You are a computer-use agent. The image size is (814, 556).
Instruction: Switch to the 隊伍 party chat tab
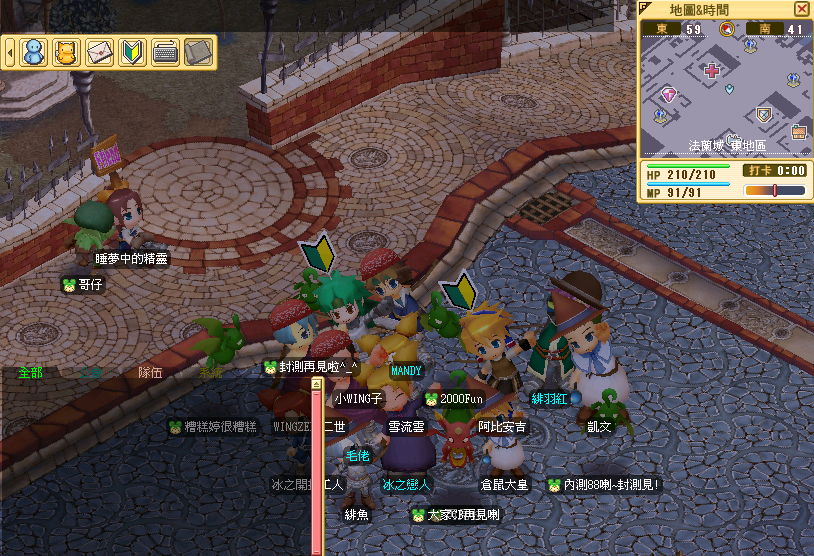(150, 373)
